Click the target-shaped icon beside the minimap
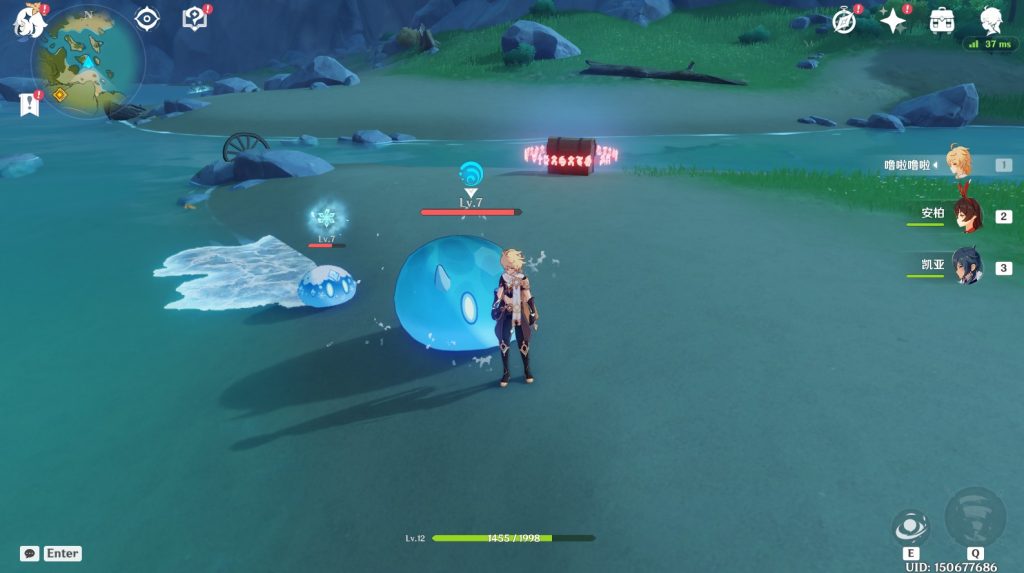This screenshot has height=573, width=1024. 147,19
